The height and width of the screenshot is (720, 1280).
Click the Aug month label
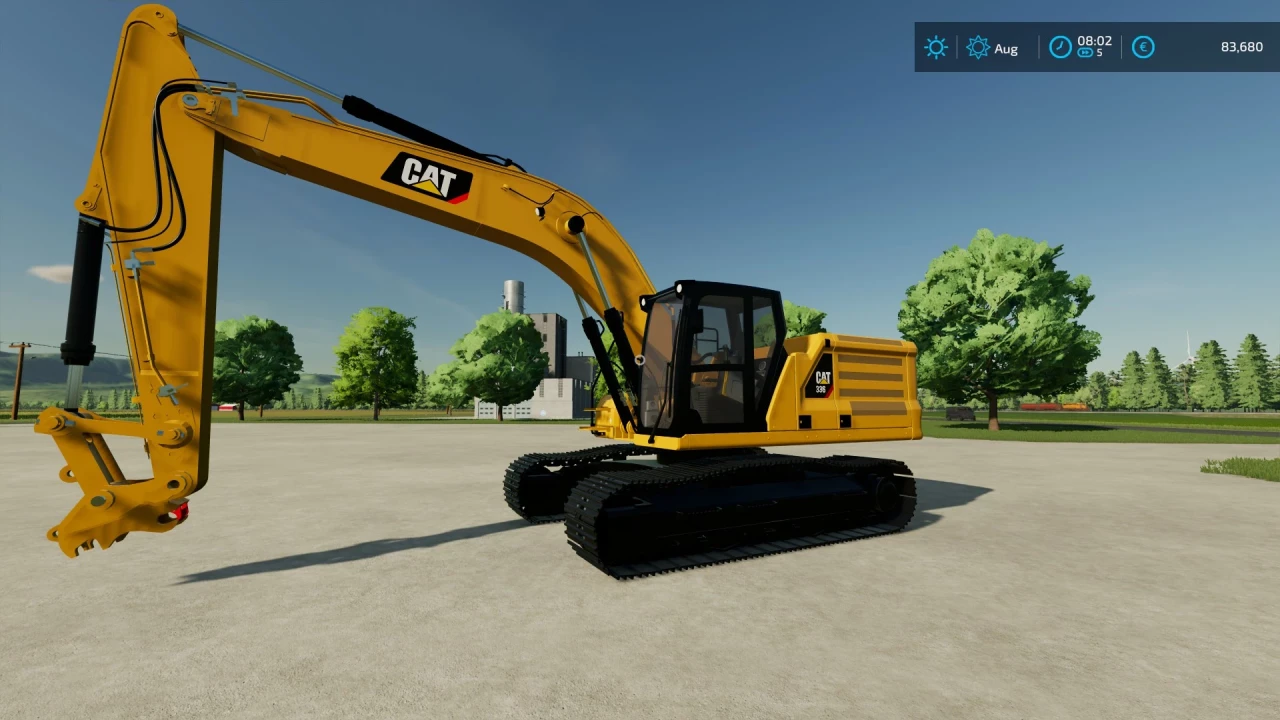coord(1007,48)
